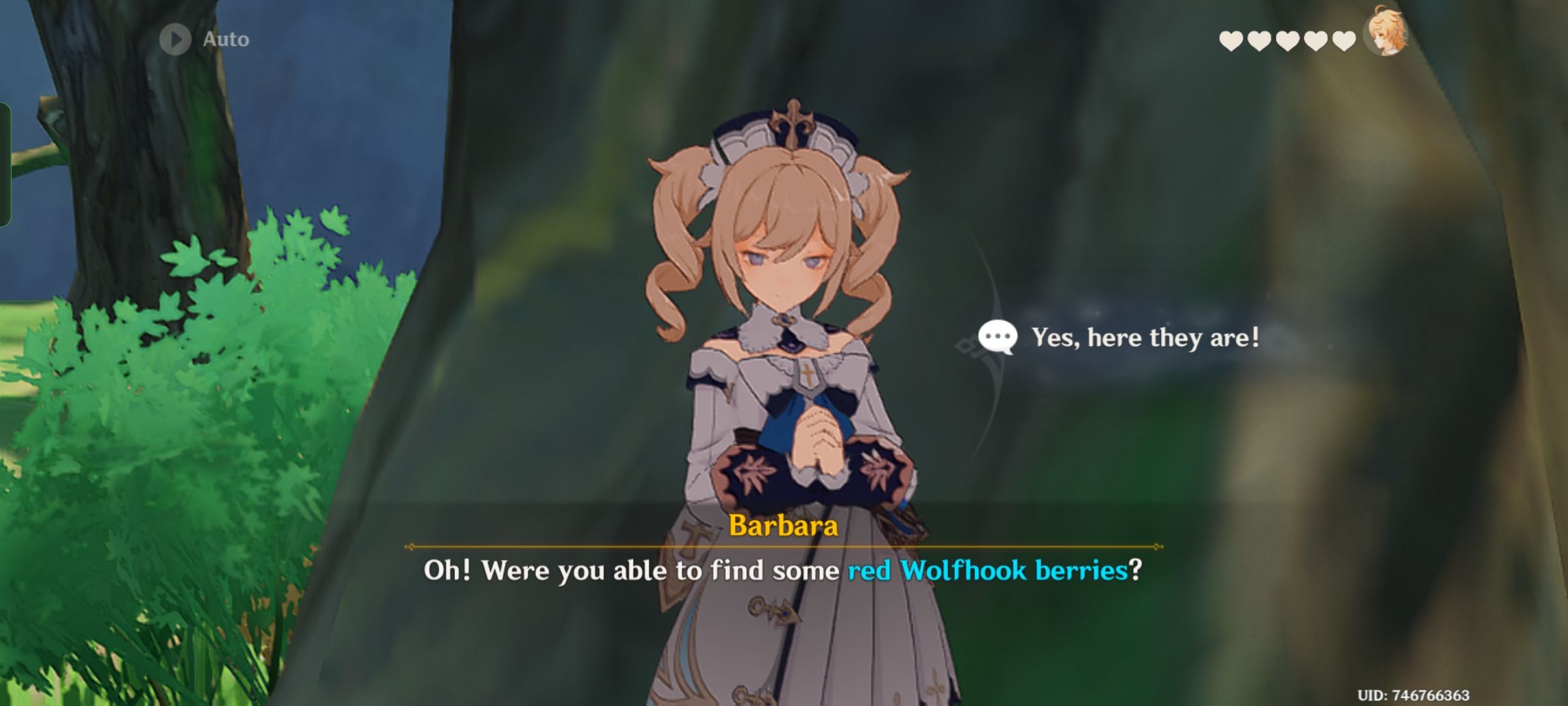The width and height of the screenshot is (1568, 706).
Task: Choose the reply 'Yes, here they are!'
Action: click(x=1144, y=339)
